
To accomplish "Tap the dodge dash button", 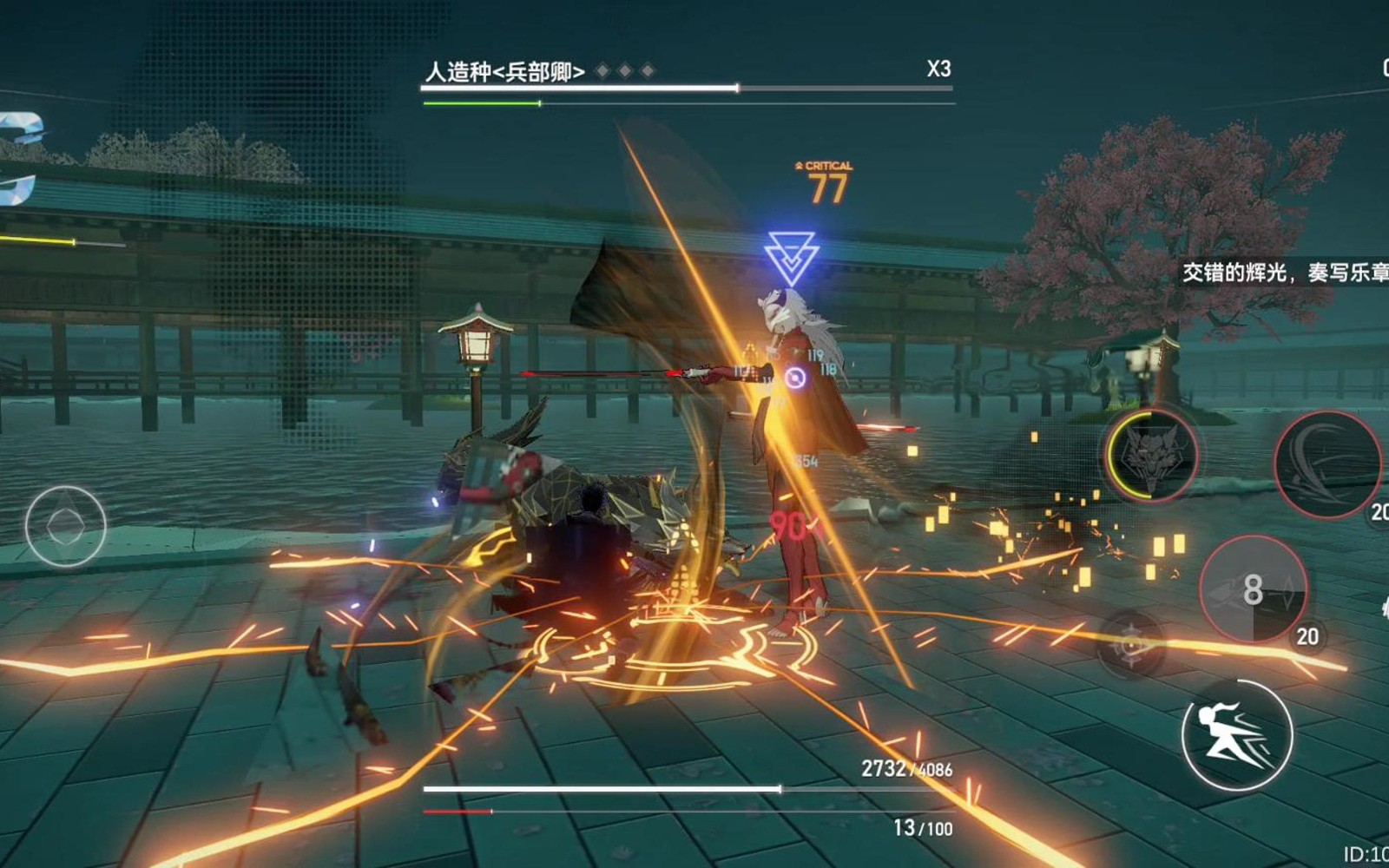I will [x=1237, y=734].
